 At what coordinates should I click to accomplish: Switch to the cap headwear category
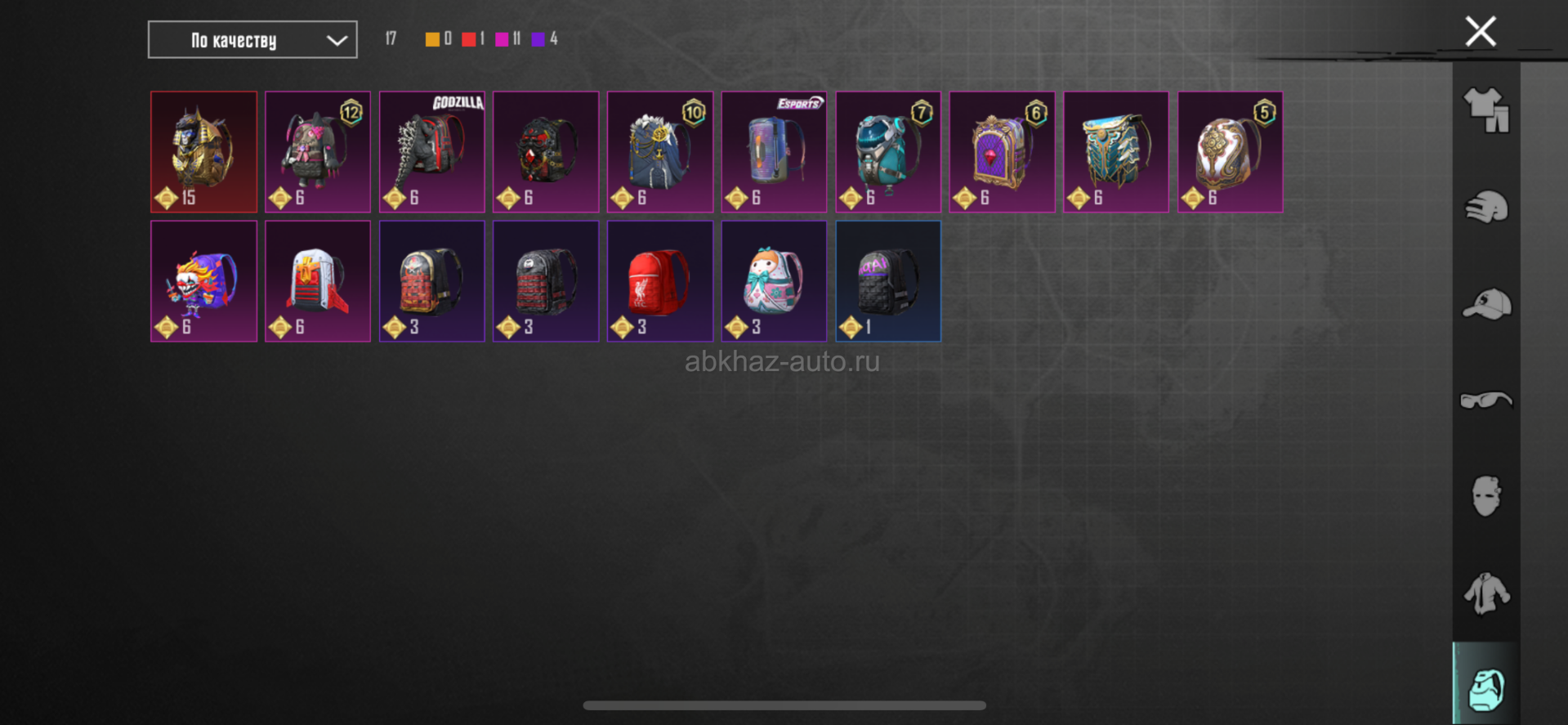pos(1485,304)
